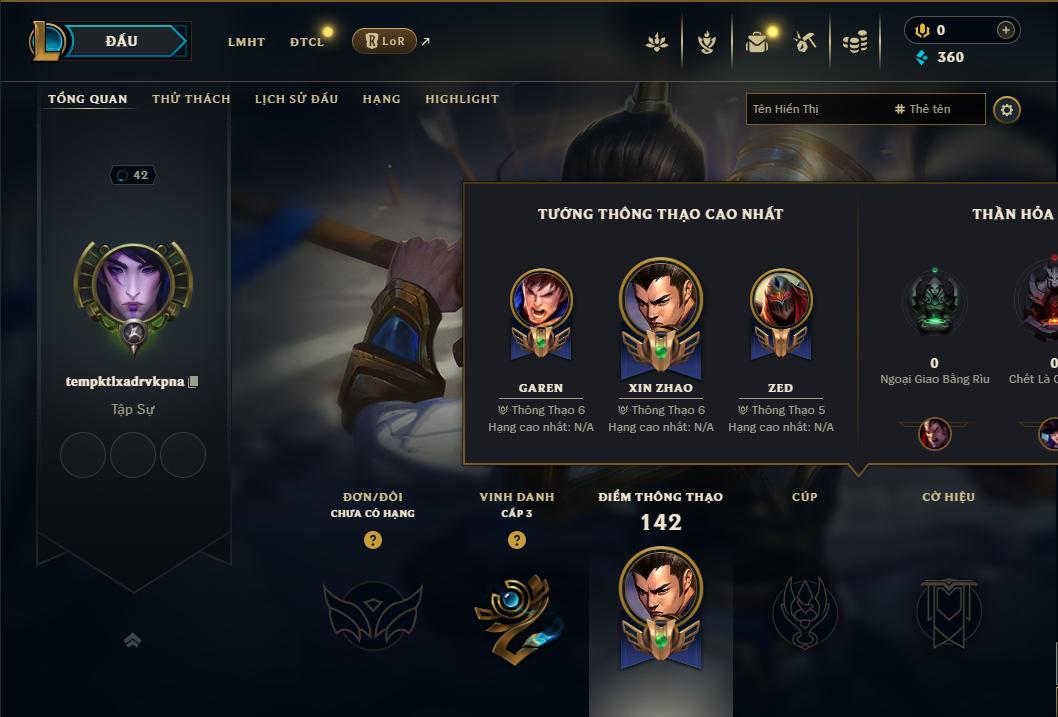Open the LMHT menu
This screenshot has height=717, width=1058.
pos(246,42)
